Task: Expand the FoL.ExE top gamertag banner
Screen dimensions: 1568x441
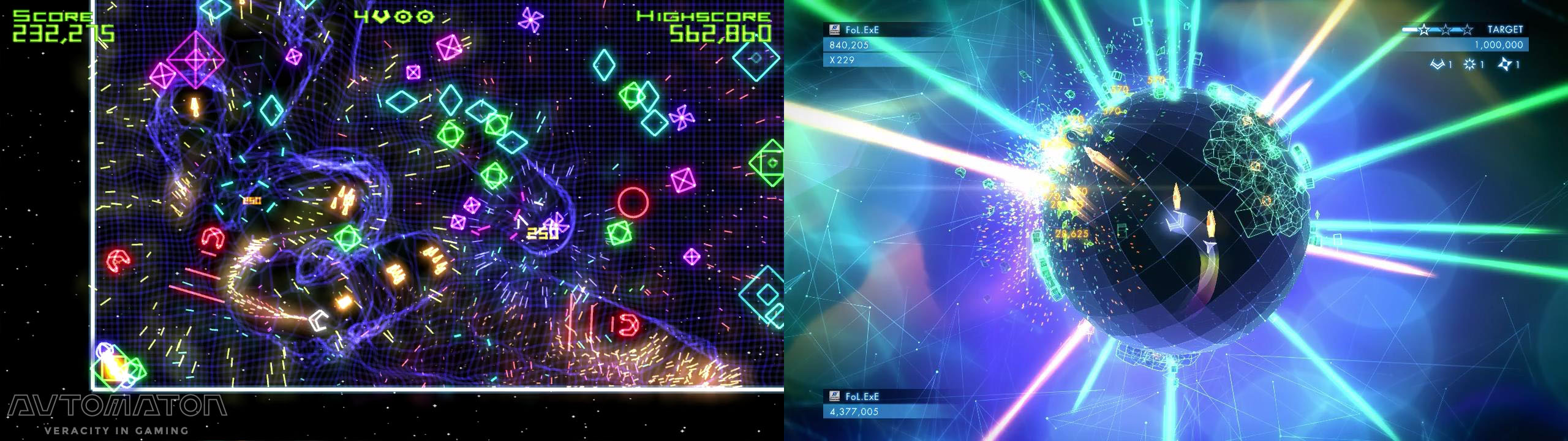Action: [864, 29]
